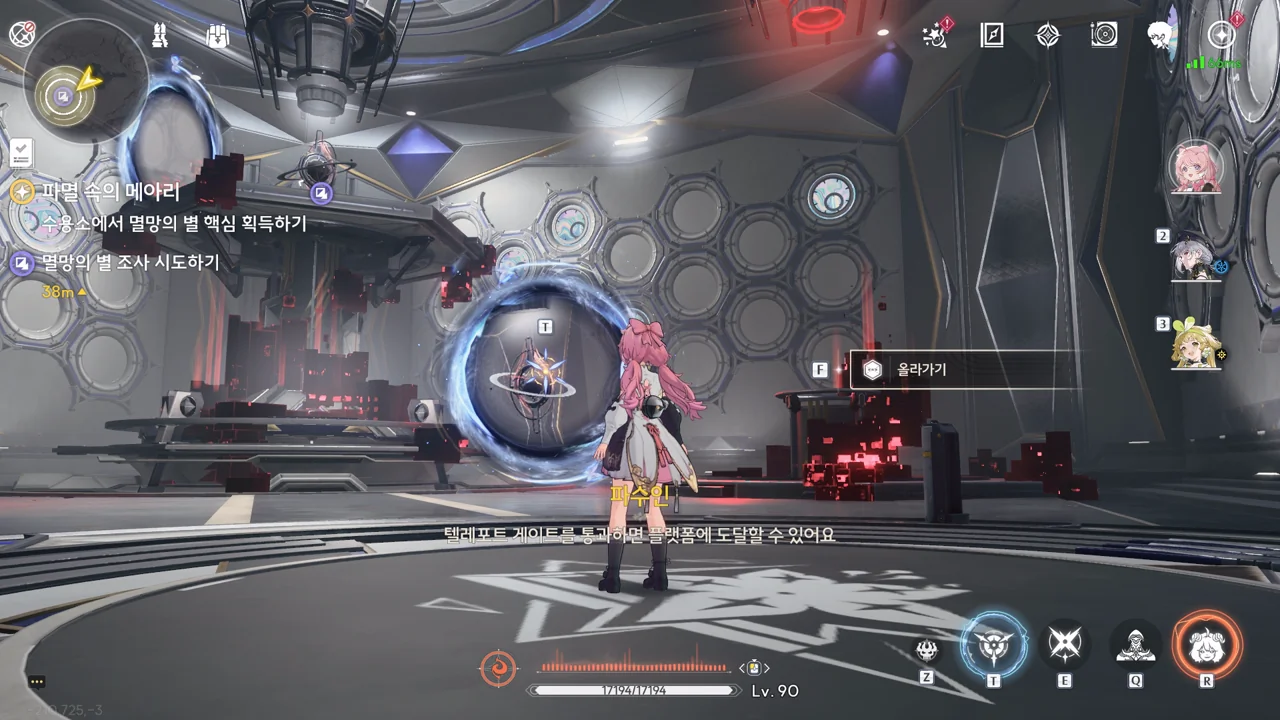The width and height of the screenshot is (1280, 720).
Task: Open the character head icon menu
Action: (1160, 36)
